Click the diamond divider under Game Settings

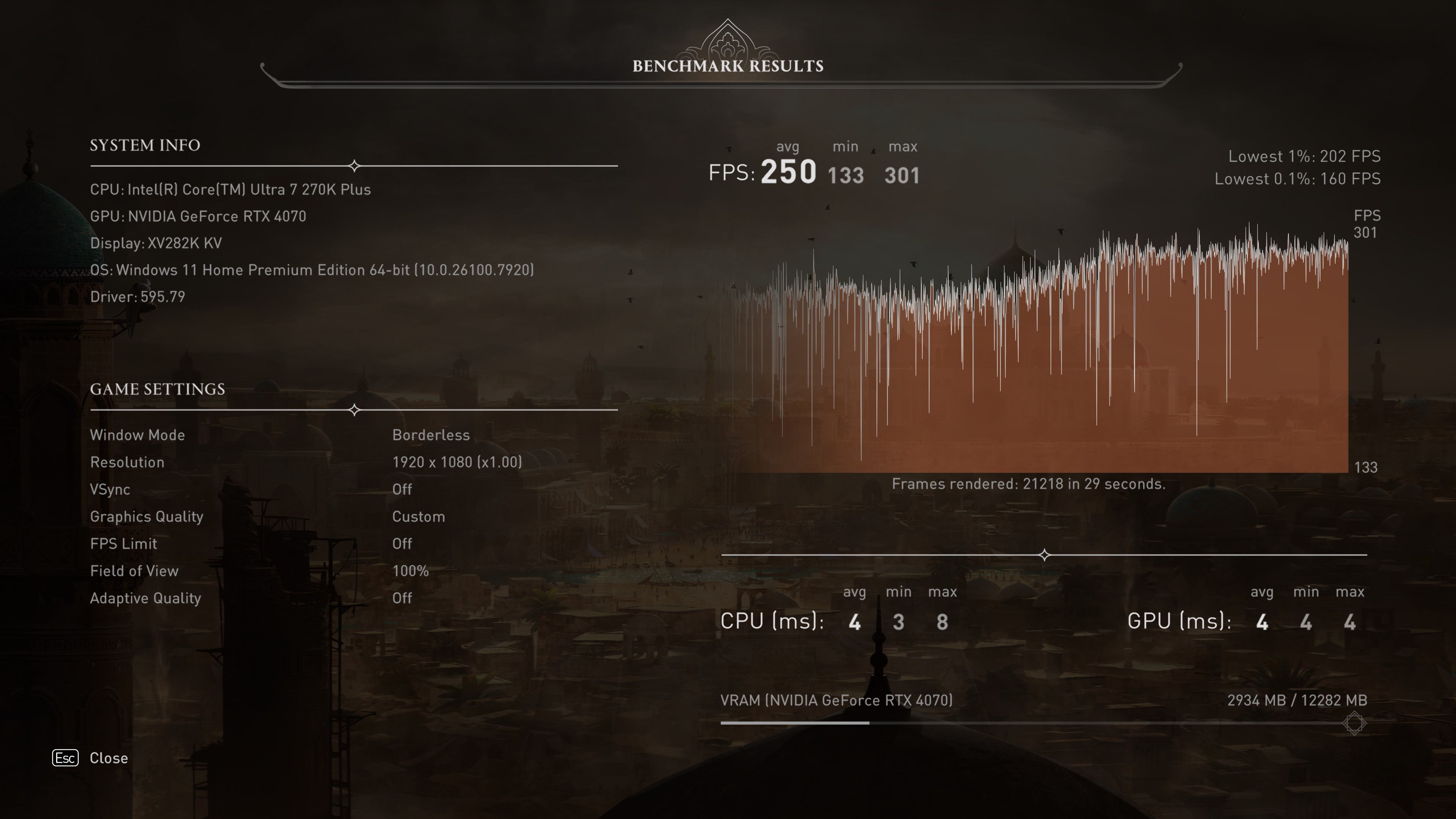pyautogui.click(x=355, y=410)
